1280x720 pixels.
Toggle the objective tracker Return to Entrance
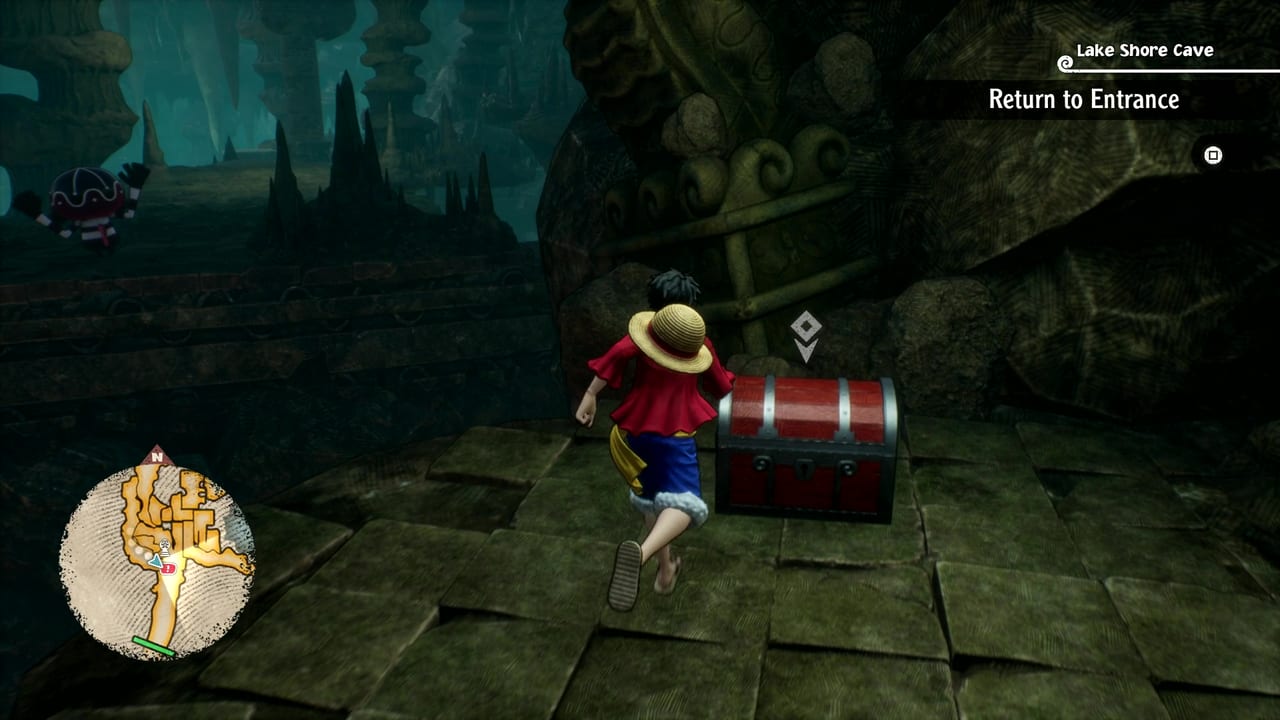[1083, 100]
